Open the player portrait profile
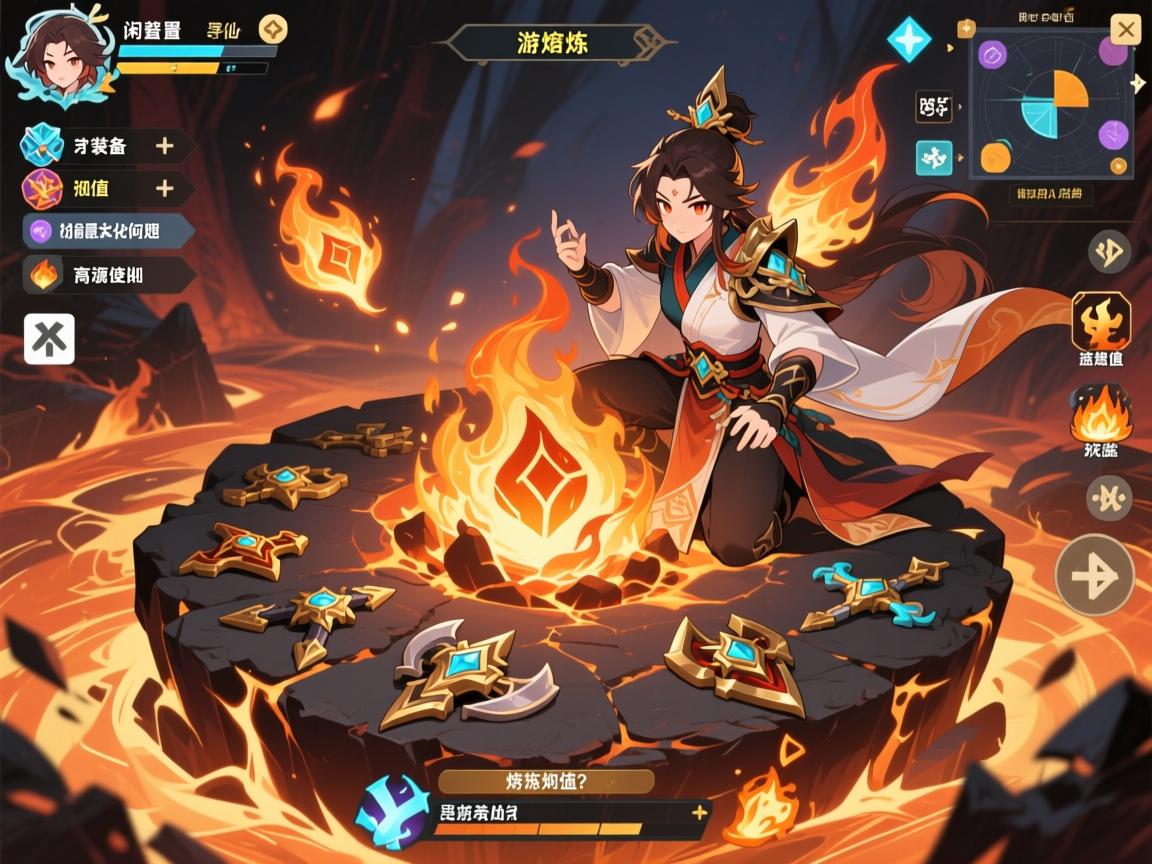The image size is (1152, 864). (x=57, y=60)
